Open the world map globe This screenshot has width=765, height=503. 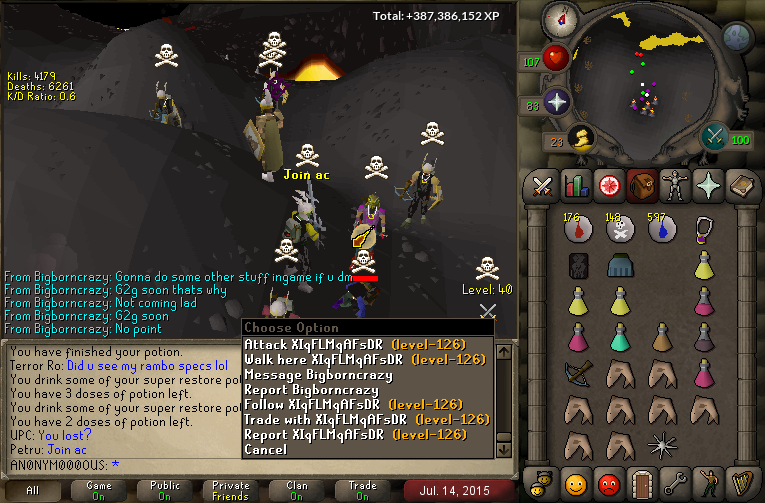pos(737,37)
